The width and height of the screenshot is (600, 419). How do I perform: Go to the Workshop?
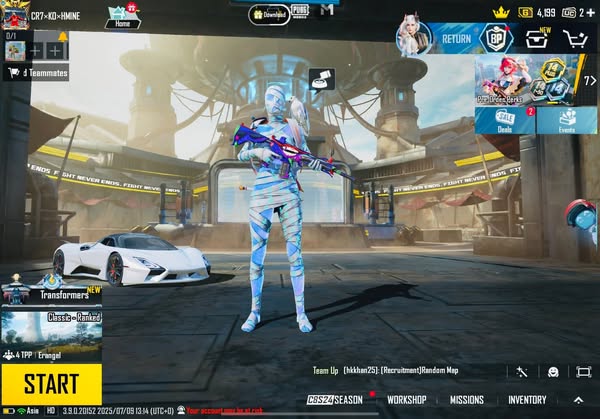[x=406, y=400]
